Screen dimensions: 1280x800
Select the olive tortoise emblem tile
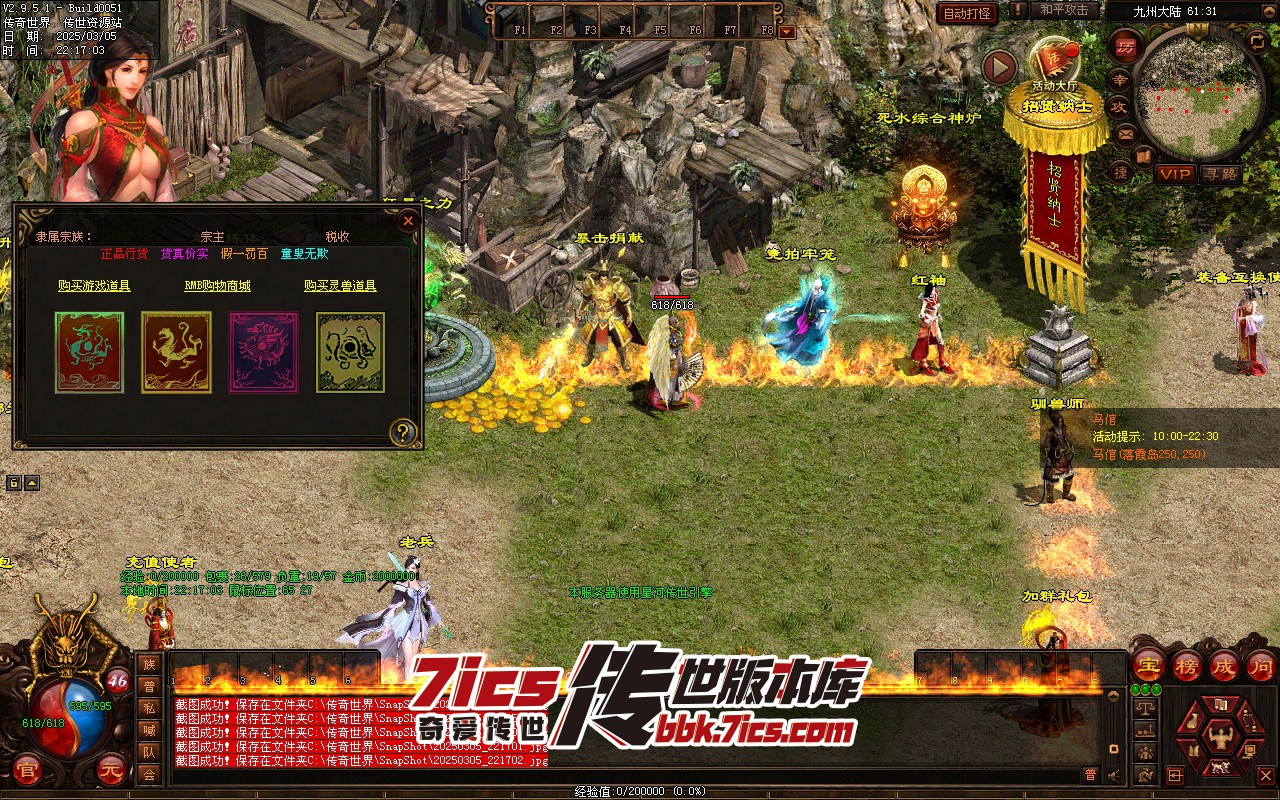(350, 352)
